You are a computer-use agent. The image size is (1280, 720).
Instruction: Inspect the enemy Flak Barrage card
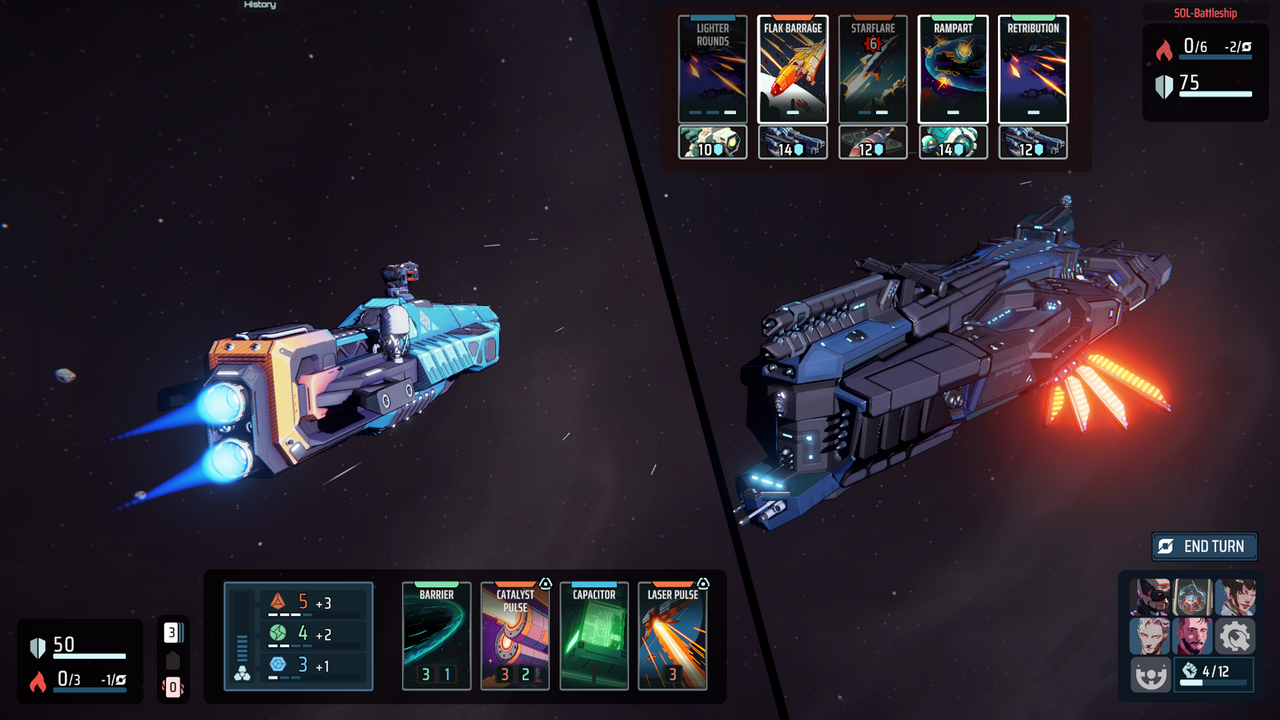[x=792, y=68]
